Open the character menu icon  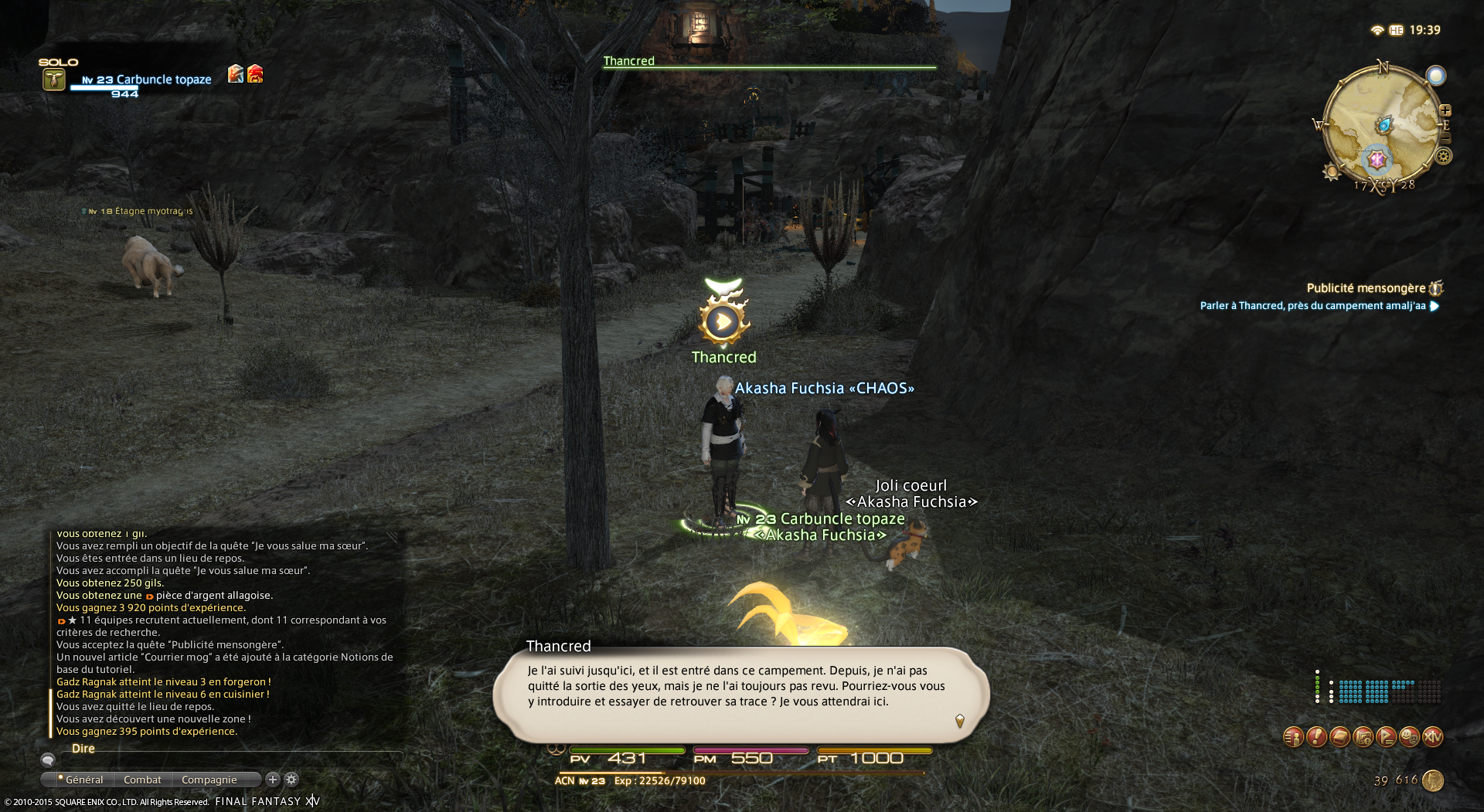[x=1293, y=737]
